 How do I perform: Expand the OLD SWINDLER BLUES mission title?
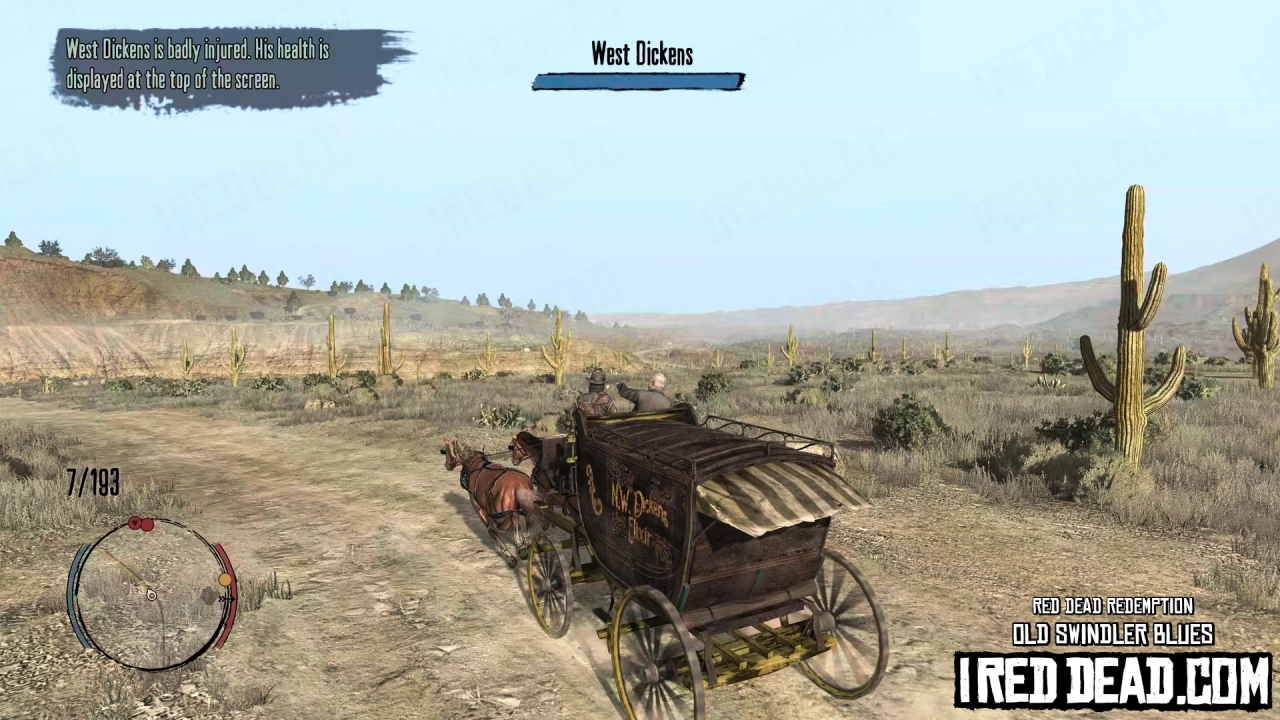(x=1112, y=634)
